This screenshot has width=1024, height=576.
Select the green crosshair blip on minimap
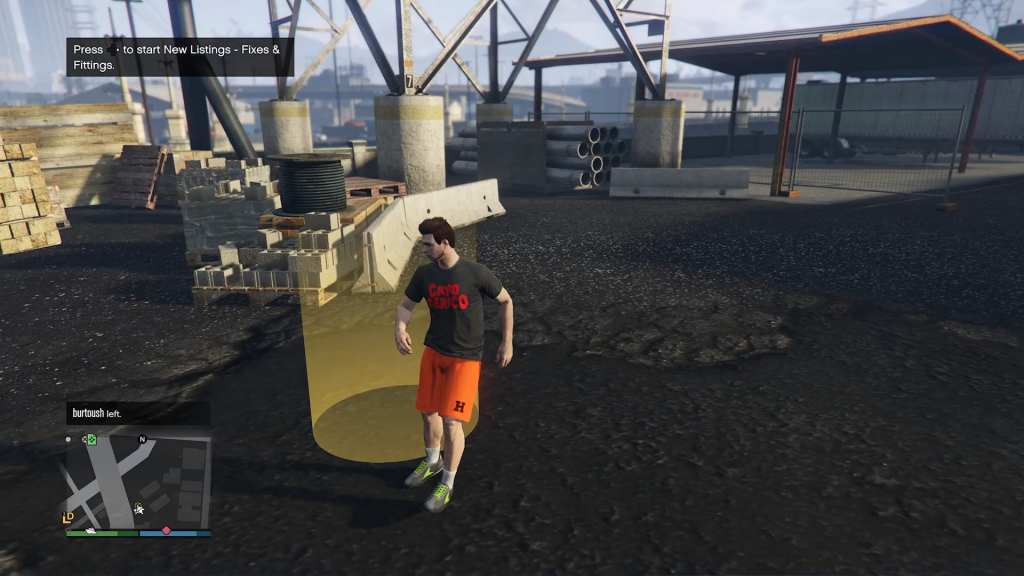click(90, 439)
